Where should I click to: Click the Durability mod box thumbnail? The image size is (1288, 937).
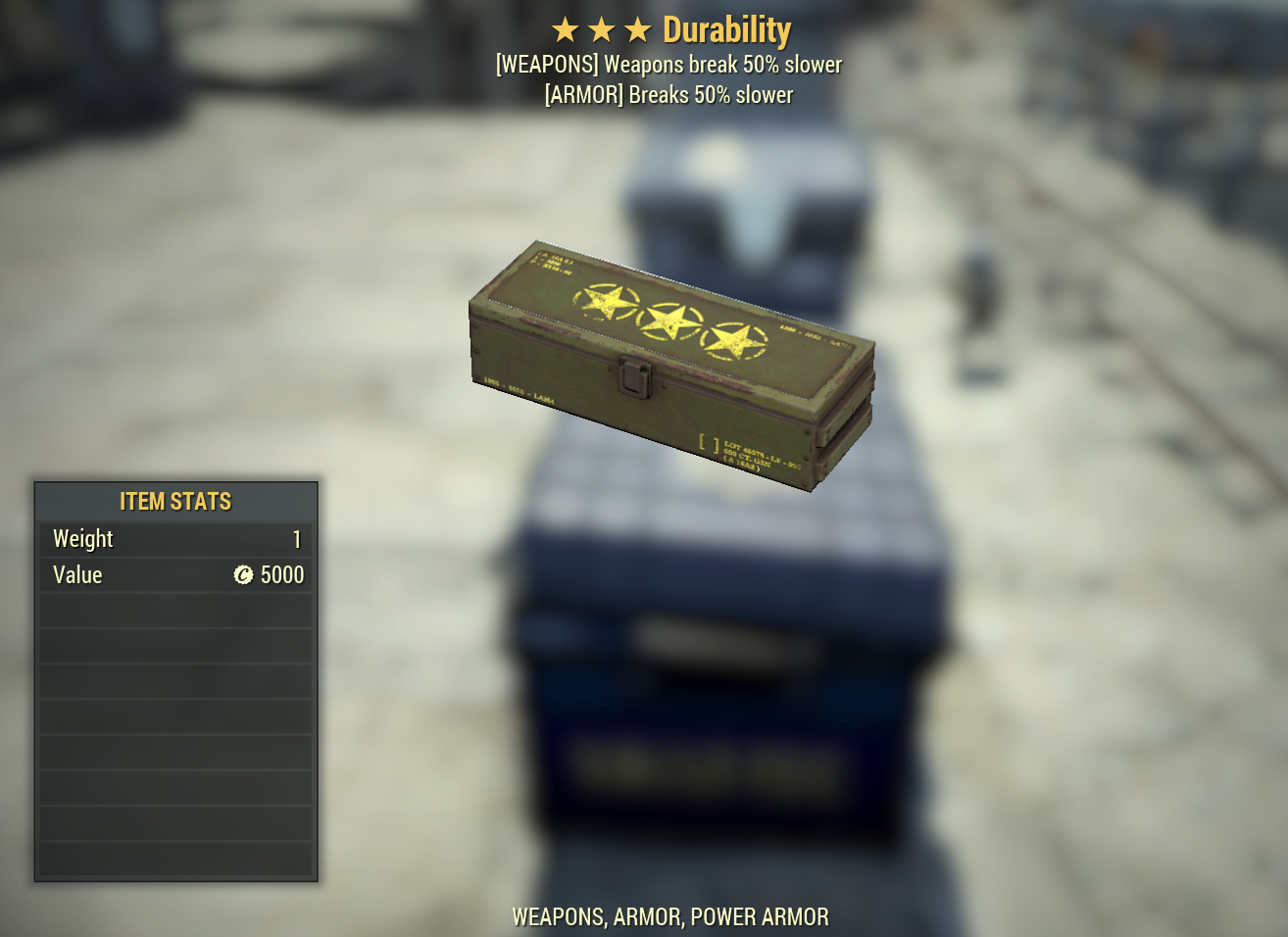pyautogui.click(x=671, y=363)
